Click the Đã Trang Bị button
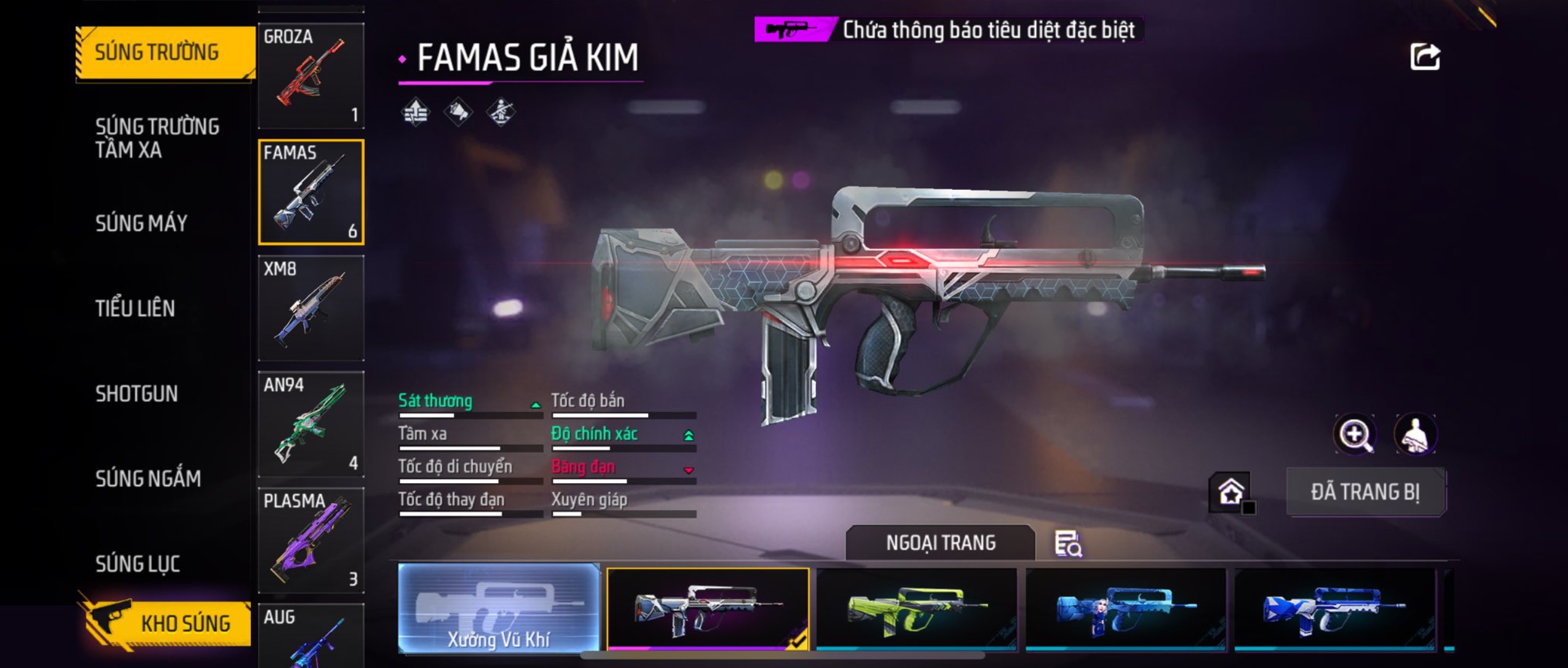 [x=1366, y=492]
